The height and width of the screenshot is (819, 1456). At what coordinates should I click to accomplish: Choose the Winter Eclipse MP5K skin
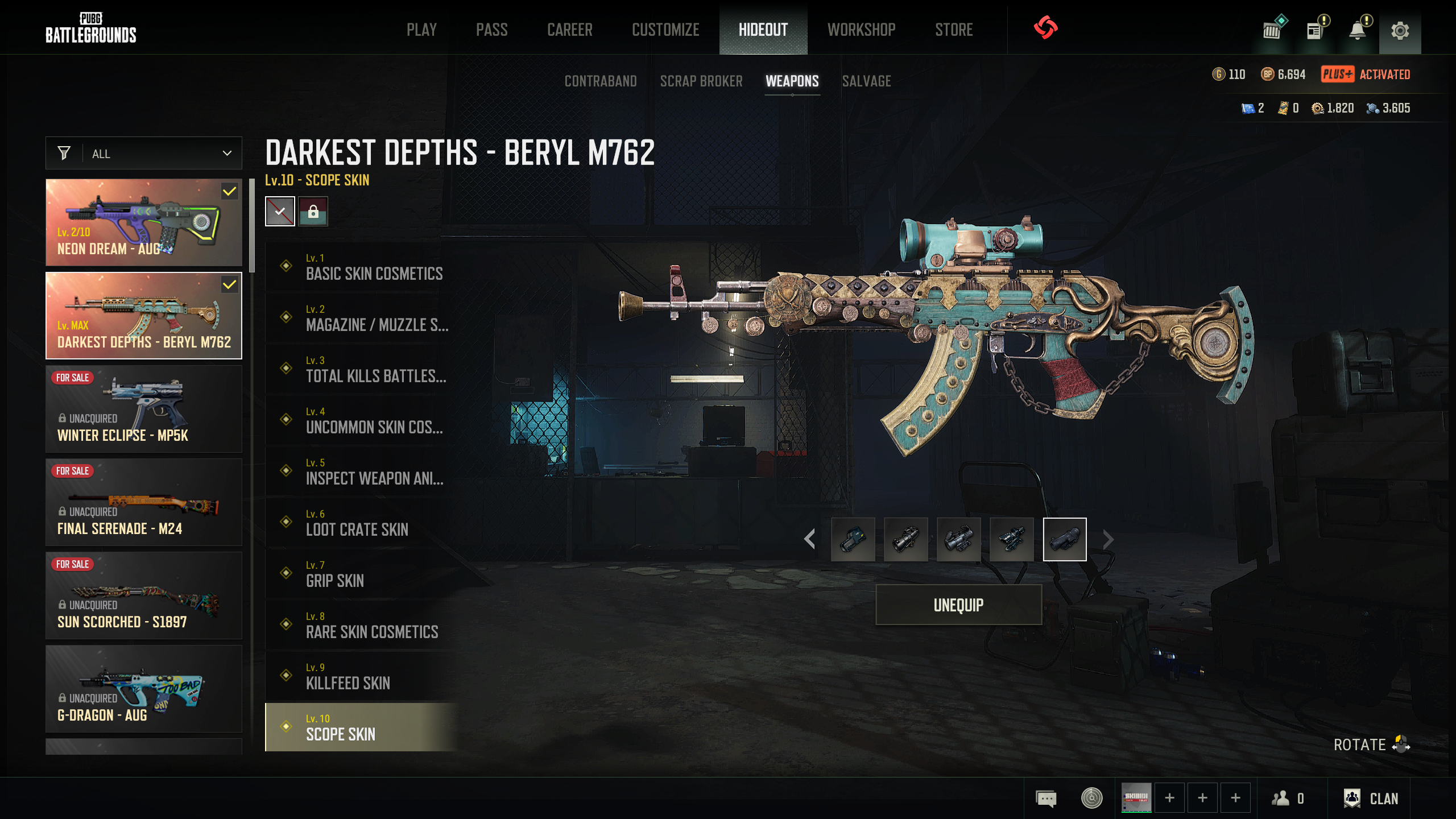coord(144,409)
